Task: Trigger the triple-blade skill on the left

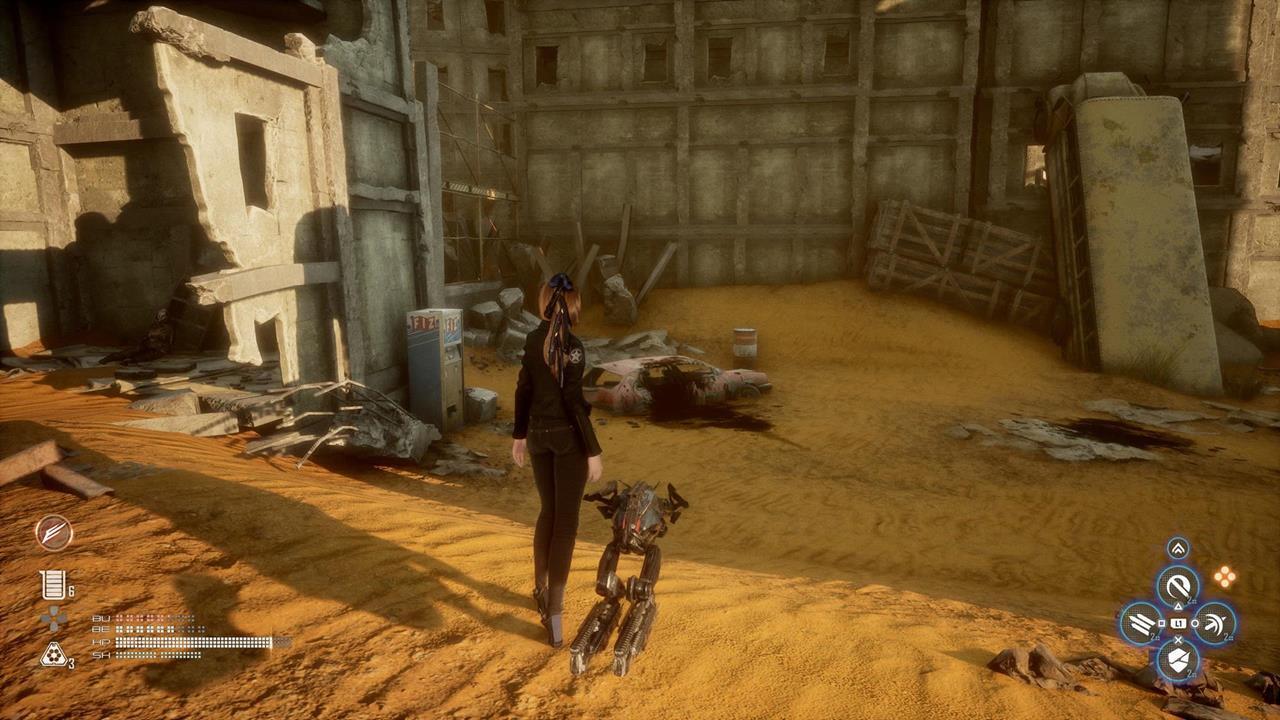Action: (1141, 624)
